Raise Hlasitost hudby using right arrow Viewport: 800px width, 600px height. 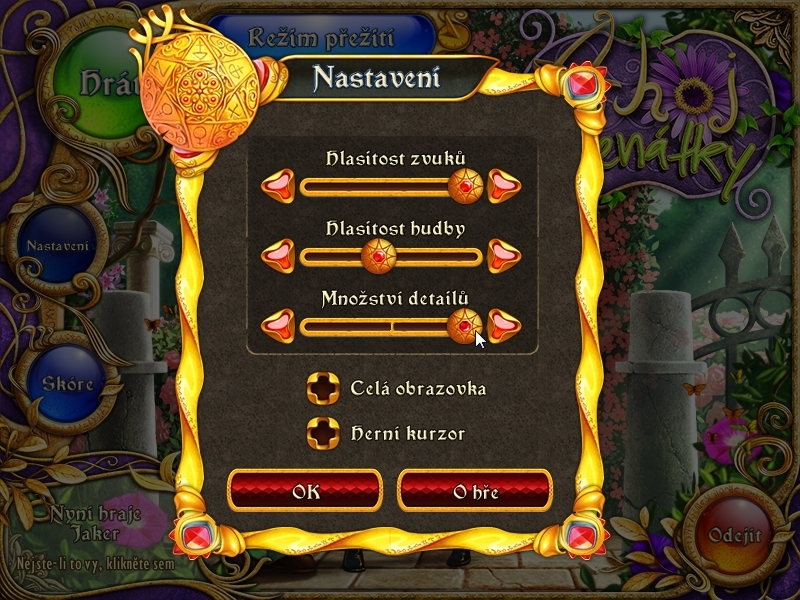[x=505, y=256]
